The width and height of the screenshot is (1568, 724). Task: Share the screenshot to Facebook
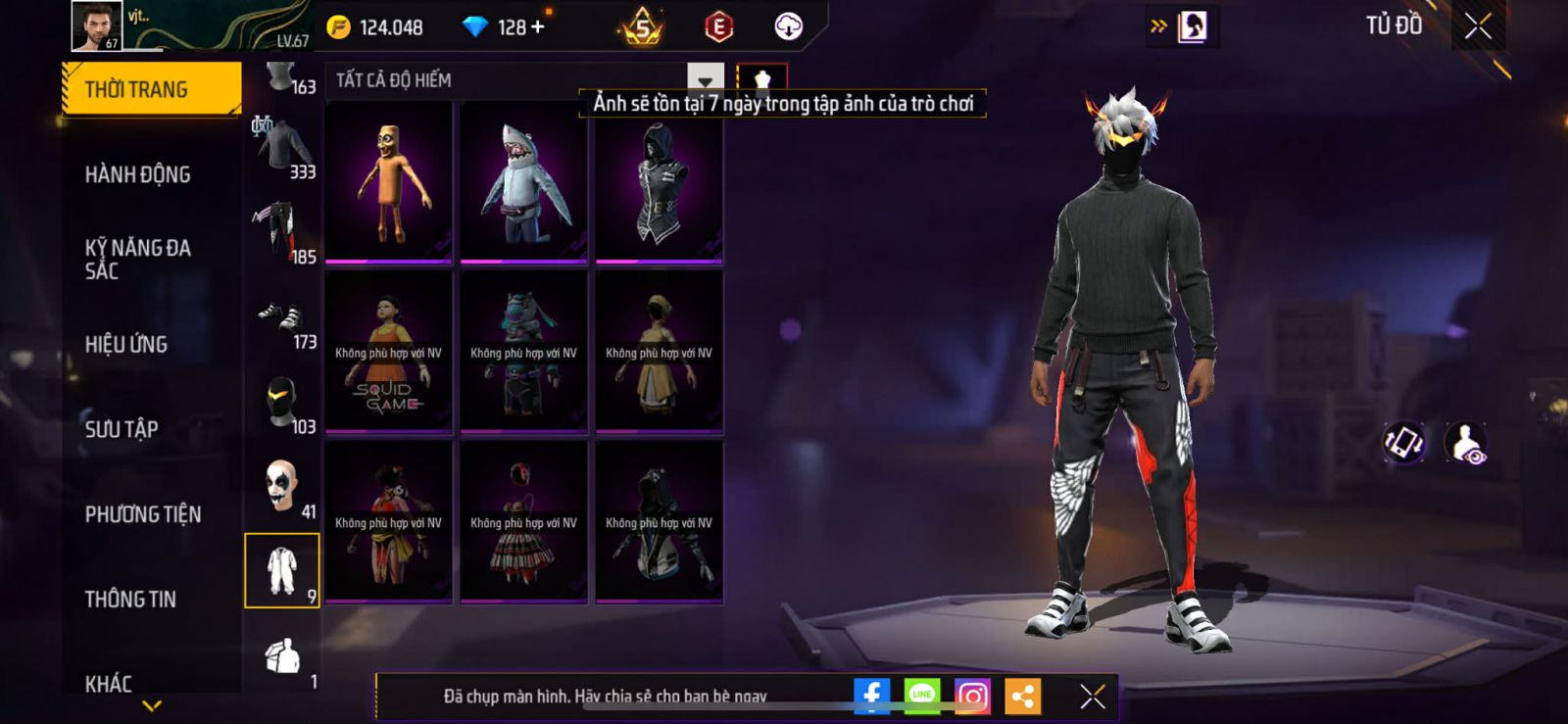coord(871,697)
